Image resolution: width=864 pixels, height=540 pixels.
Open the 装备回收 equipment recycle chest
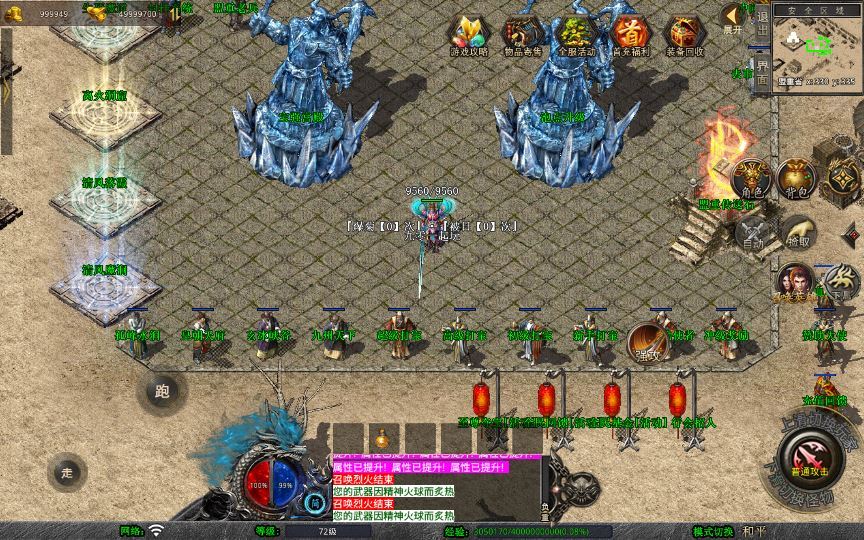pos(684,35)
